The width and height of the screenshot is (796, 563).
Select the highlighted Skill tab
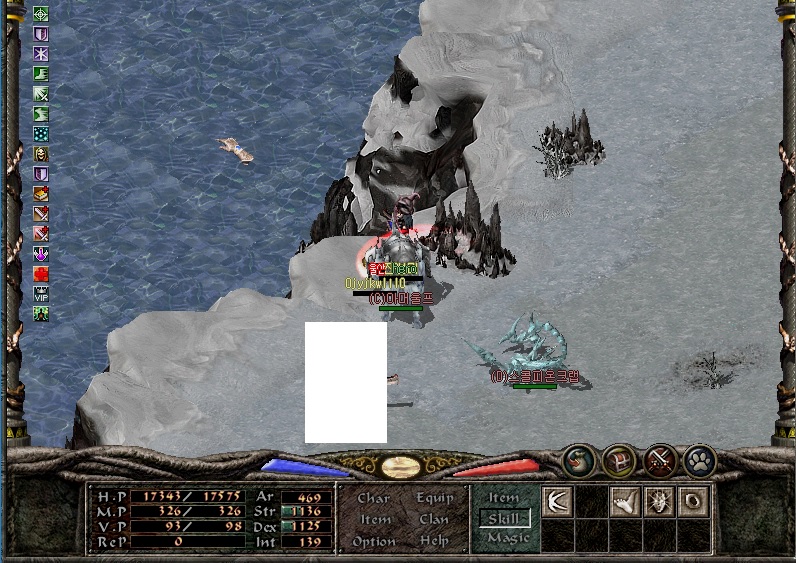(505, 518)
